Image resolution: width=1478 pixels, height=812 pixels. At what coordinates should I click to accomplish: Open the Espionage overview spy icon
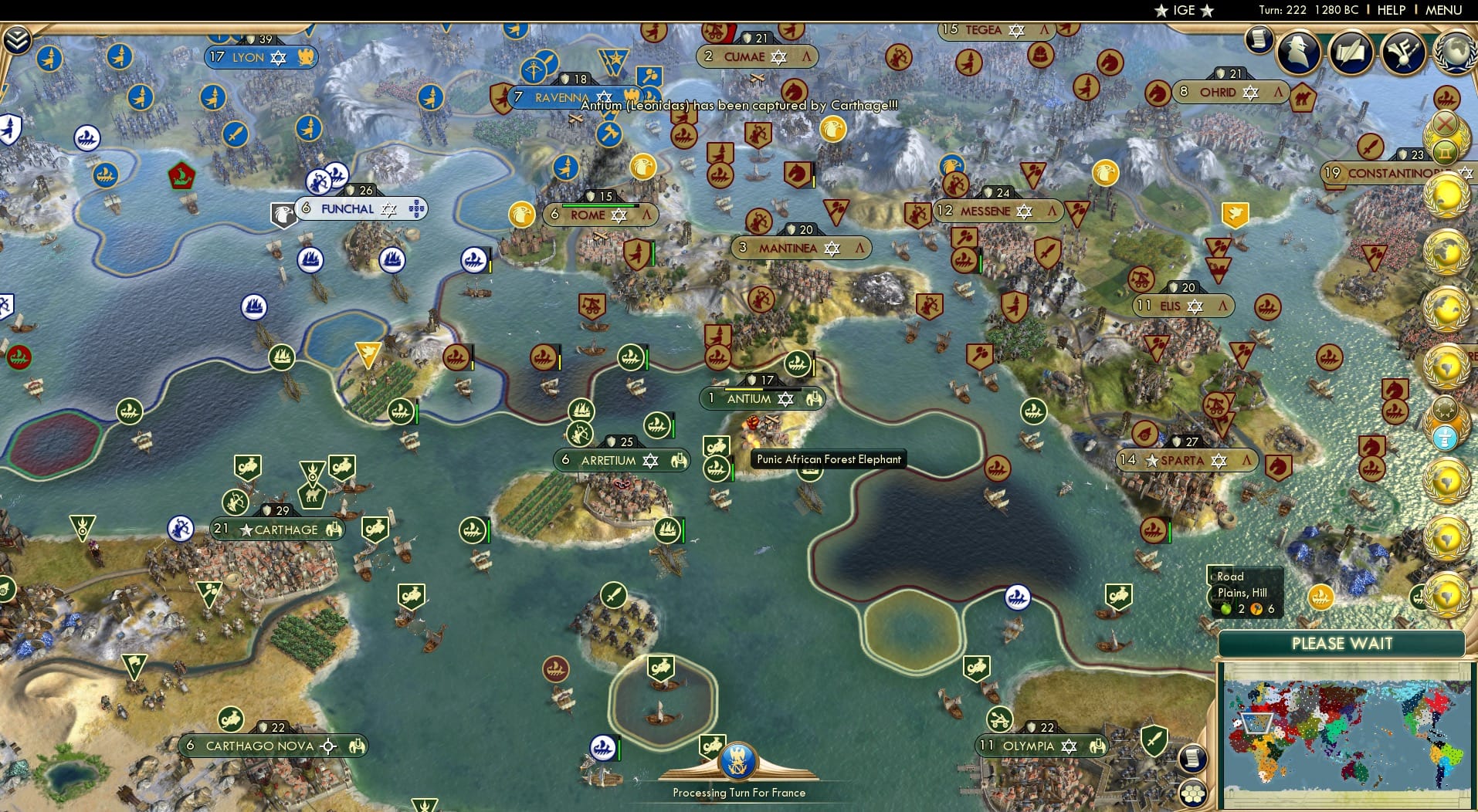tap(1299, 52)
